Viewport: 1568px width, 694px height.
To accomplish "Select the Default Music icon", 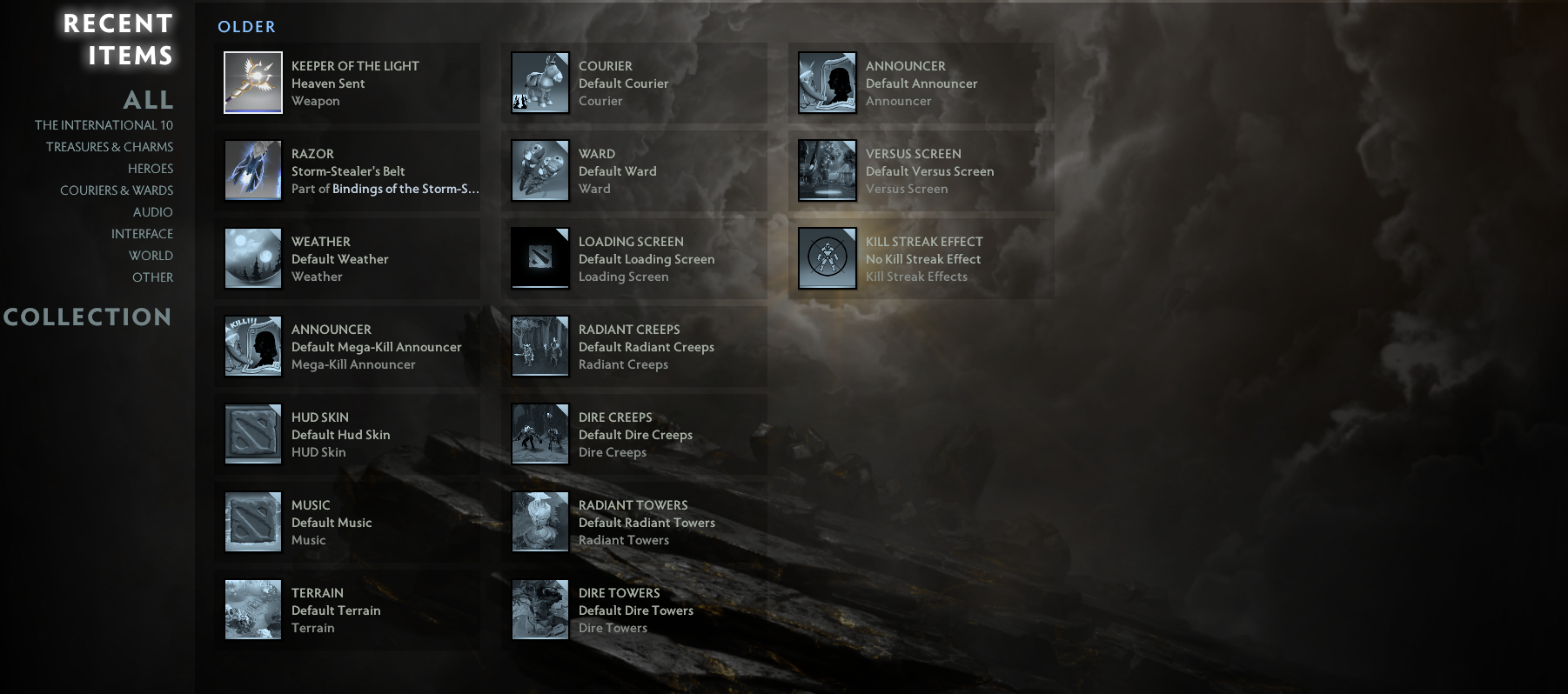I will click(x=252, y=522).
